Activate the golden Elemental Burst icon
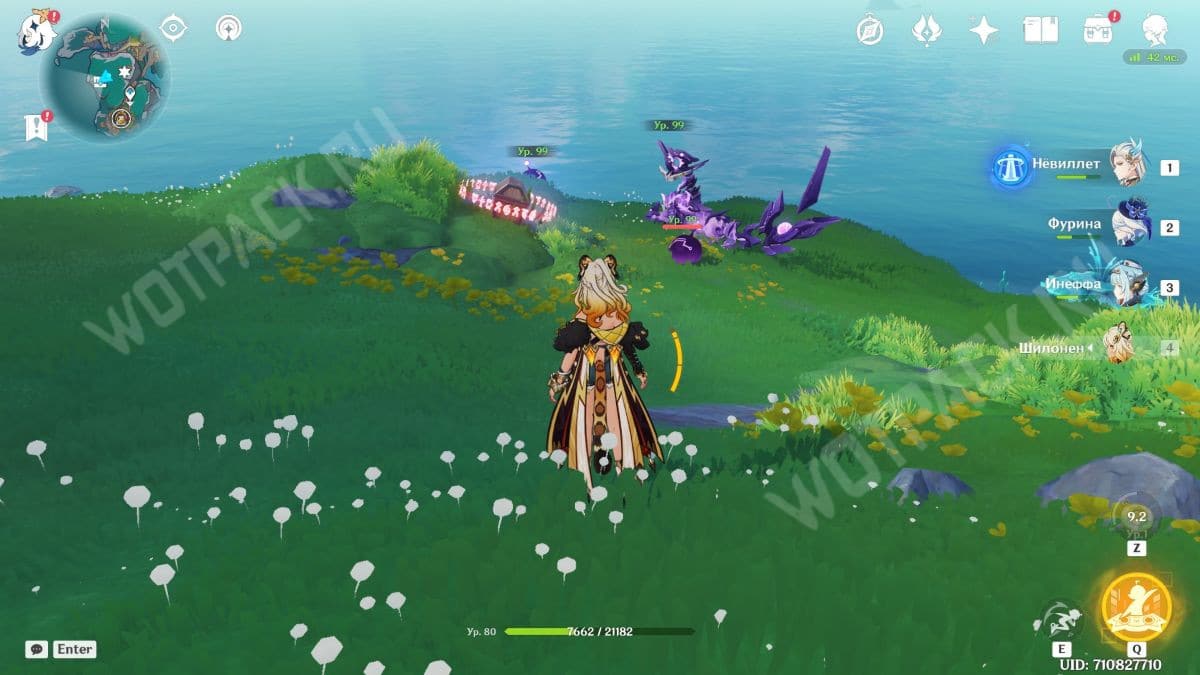The width and height of the screenshot is (1200, 675). click(1135, 608)
